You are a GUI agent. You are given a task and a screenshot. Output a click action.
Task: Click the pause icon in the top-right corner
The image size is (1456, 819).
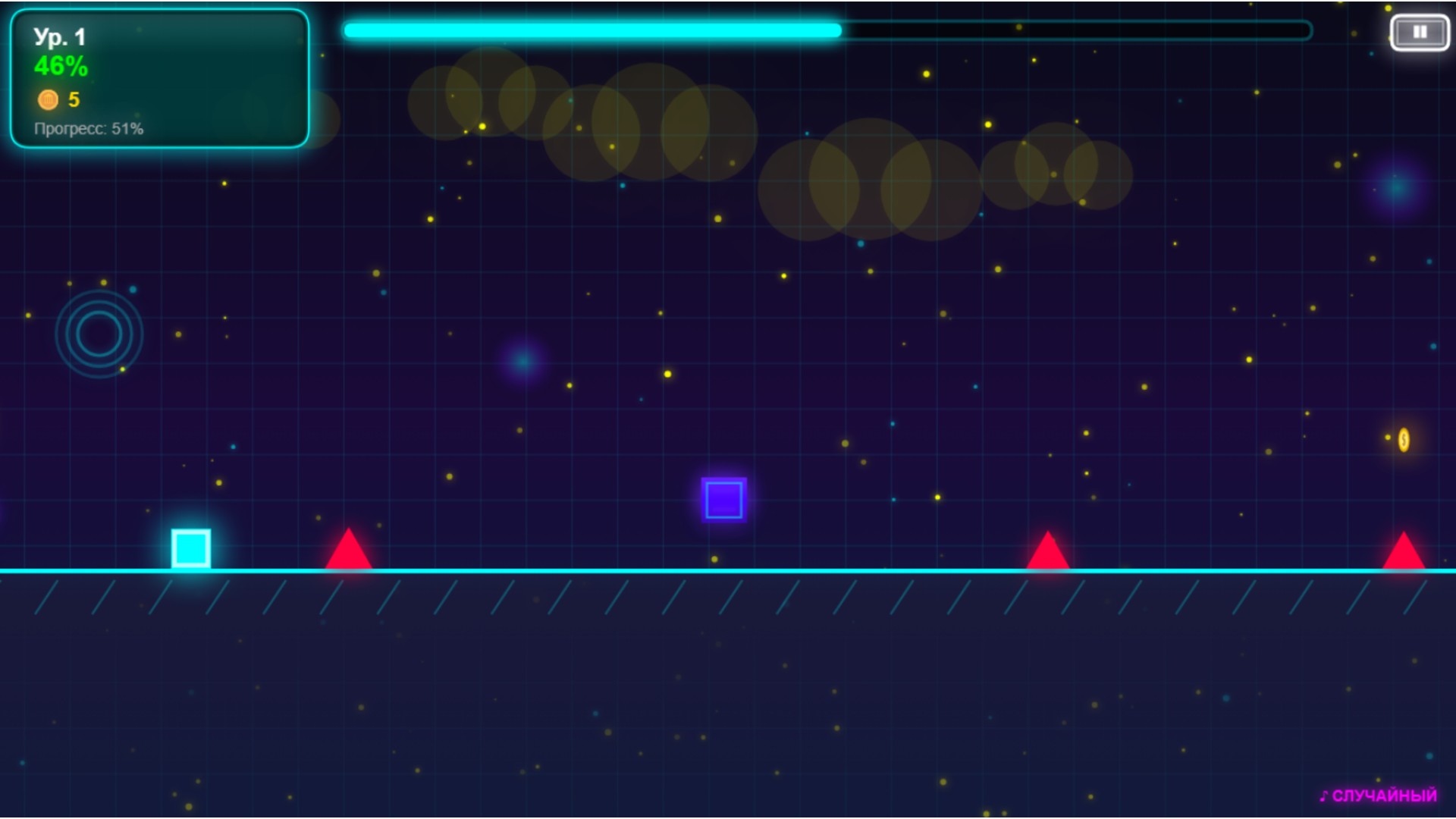1421,31
